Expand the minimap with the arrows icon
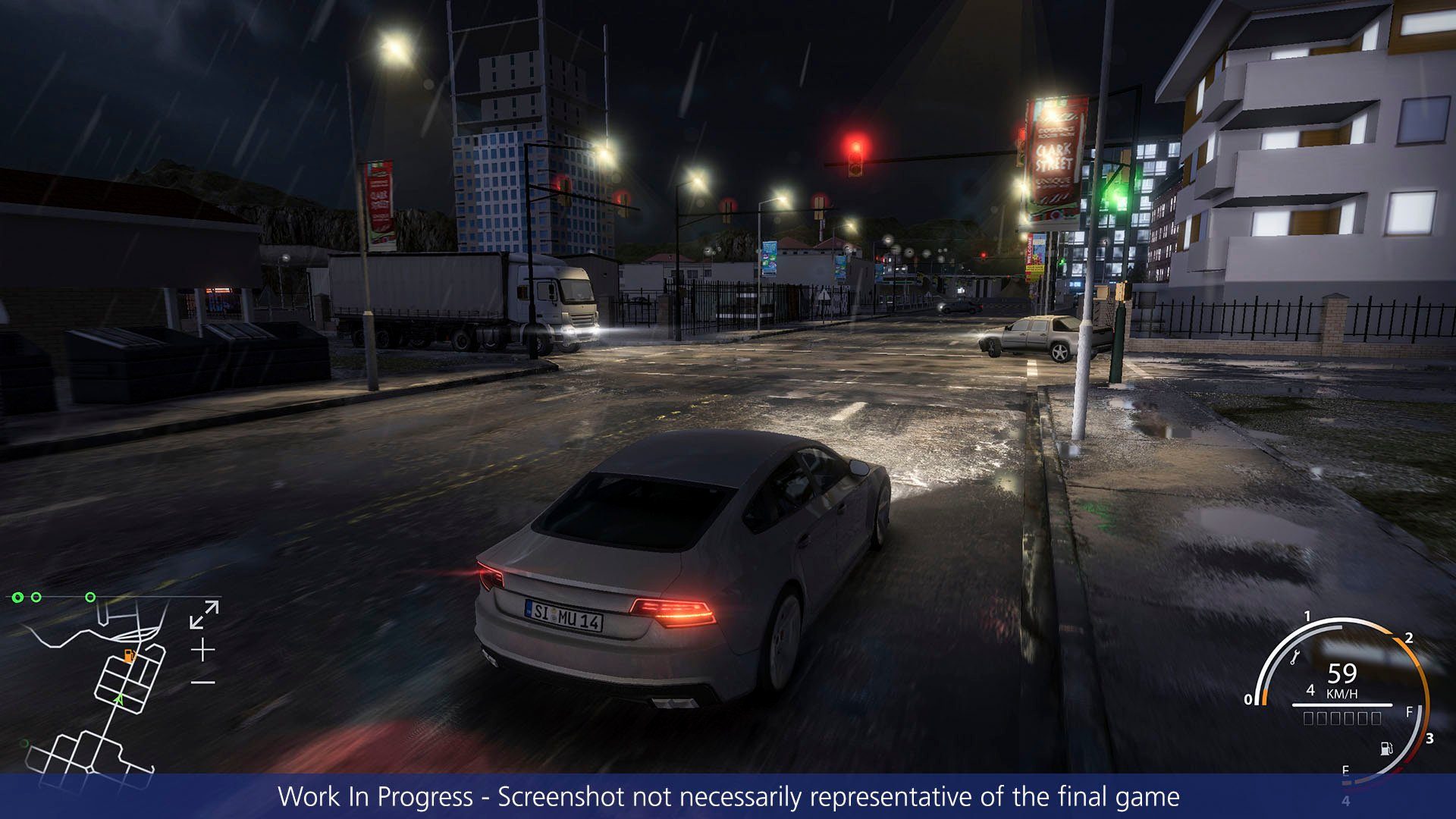 pos(204,614)
